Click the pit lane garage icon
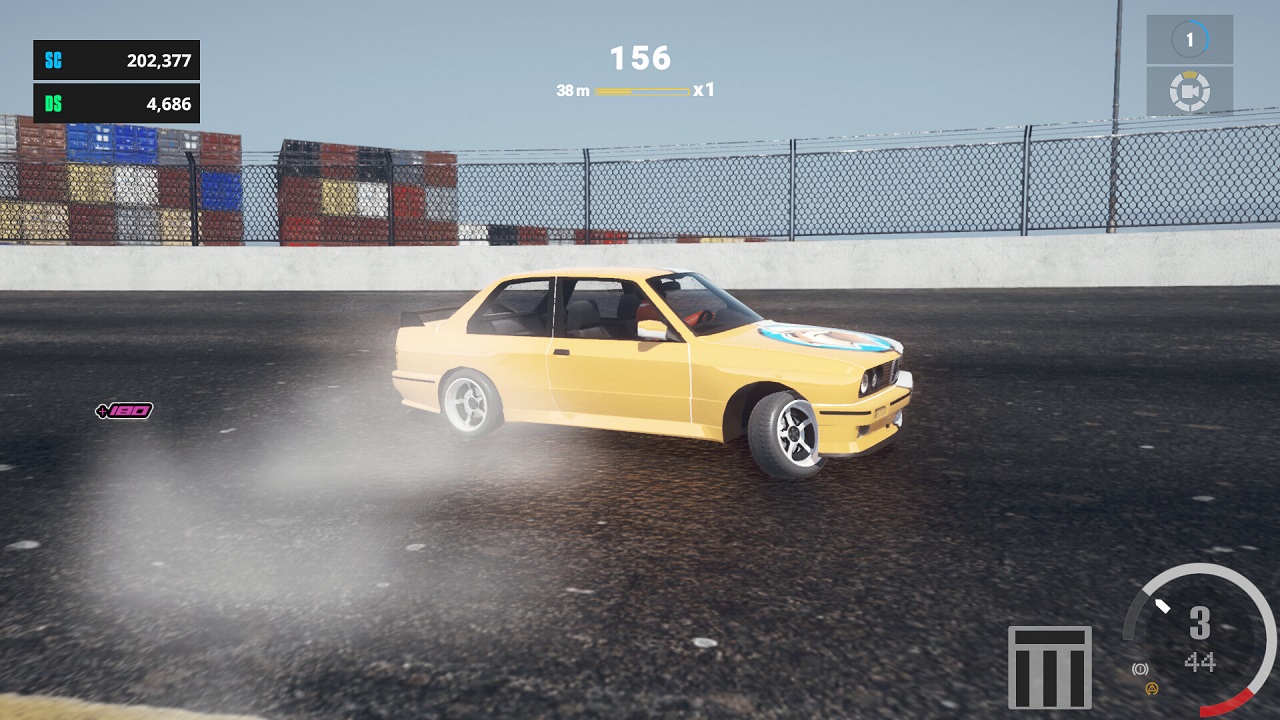The height and width of the screenshot is (720, 1280). 1052,665
